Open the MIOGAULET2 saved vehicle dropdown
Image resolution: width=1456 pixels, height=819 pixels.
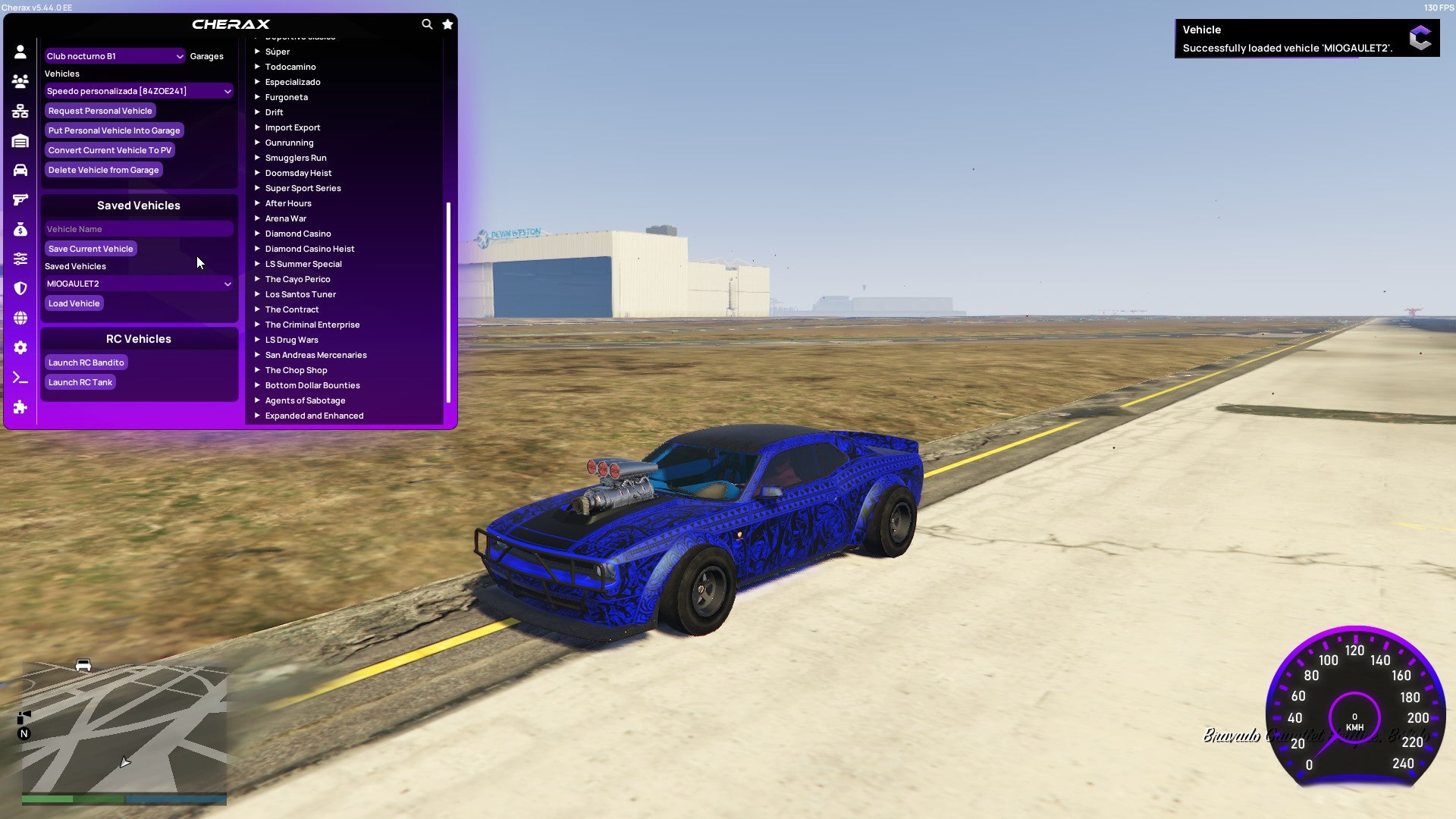pyautogui.click(x=139, y=283)
